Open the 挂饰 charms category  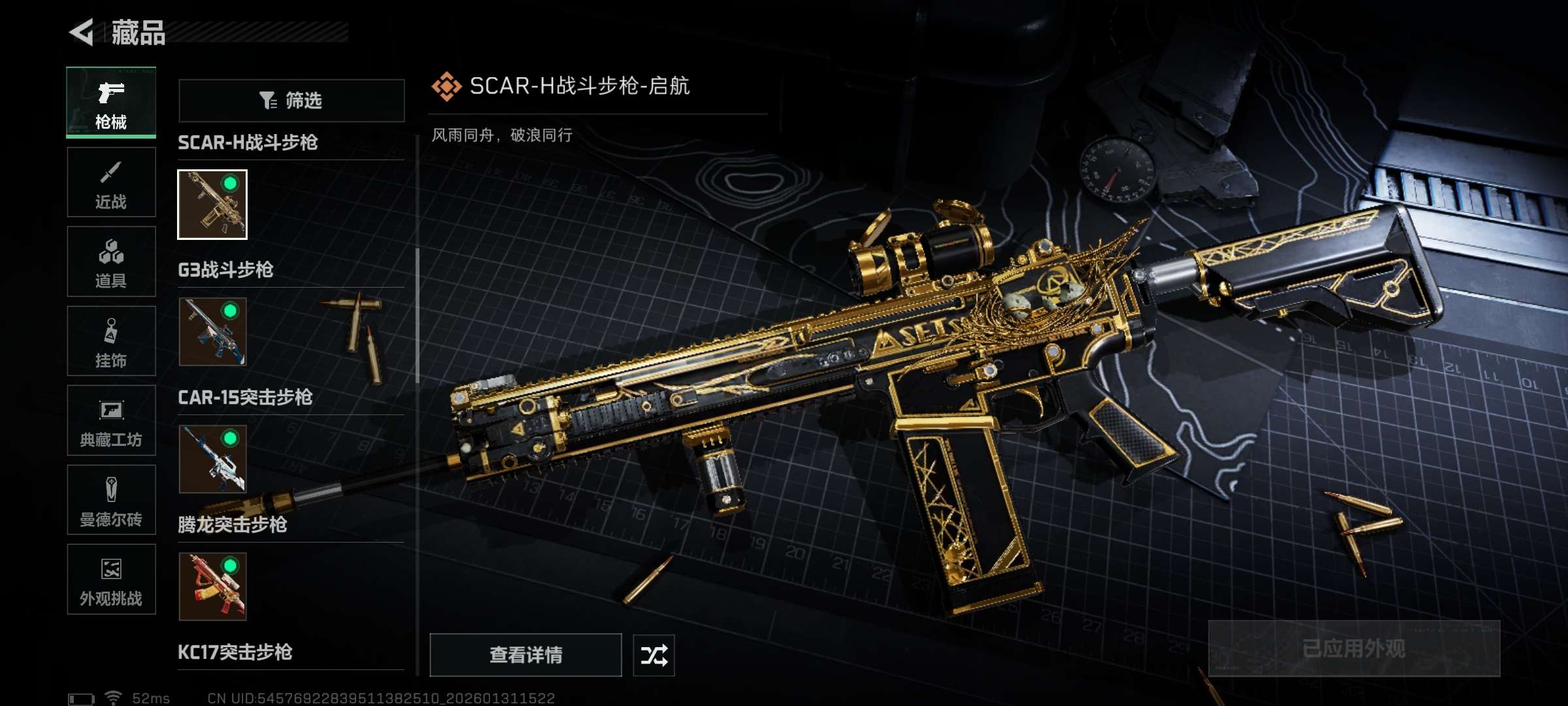coord(111,341)
